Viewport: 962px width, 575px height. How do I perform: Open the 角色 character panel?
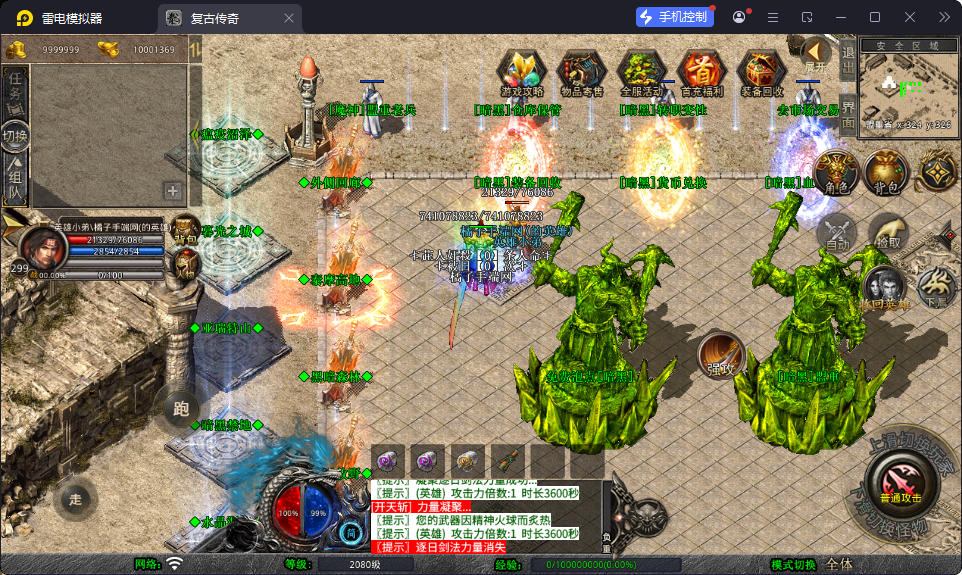[x=836, y=174]
